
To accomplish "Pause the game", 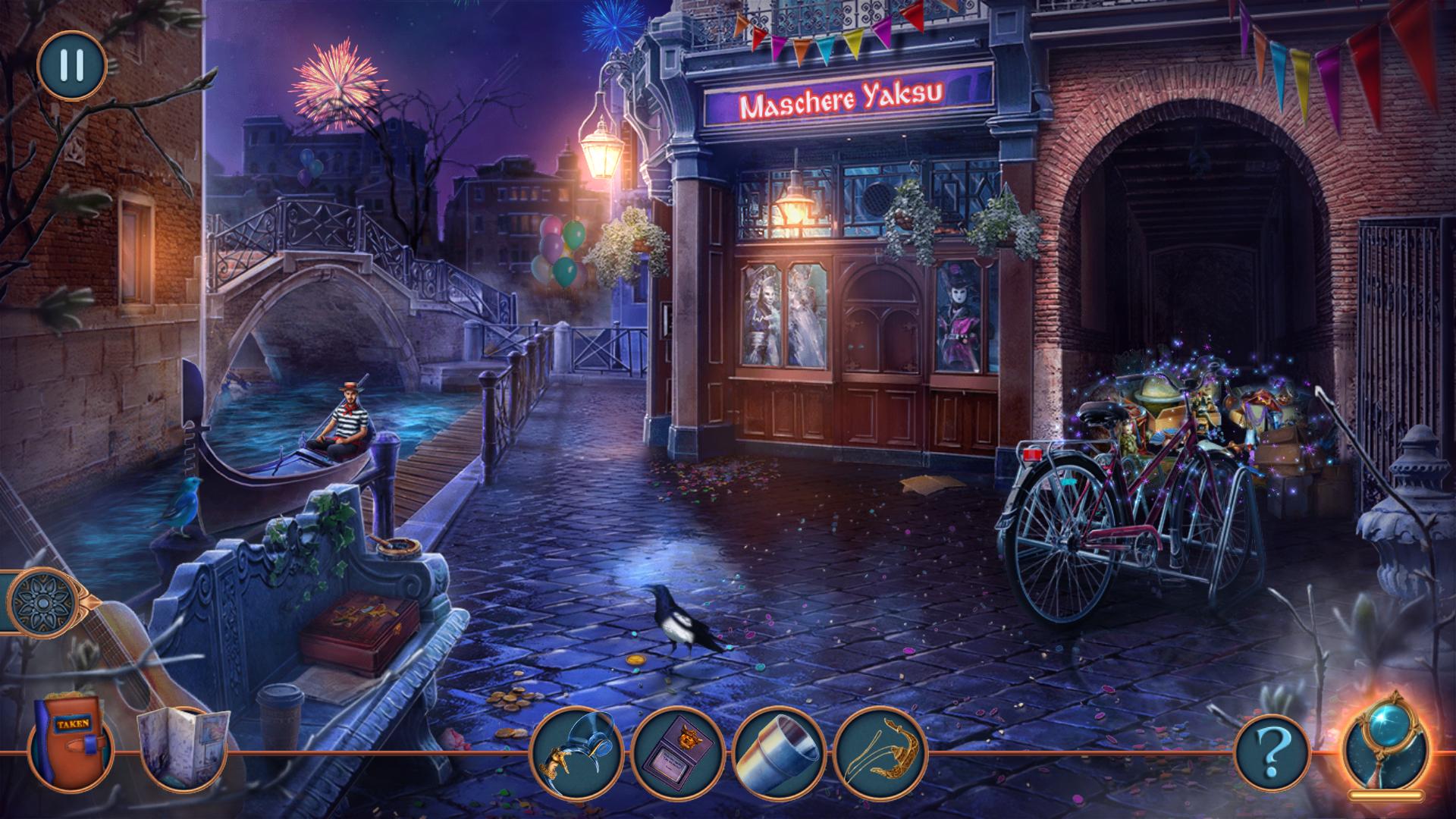I will tap(71, 65).
